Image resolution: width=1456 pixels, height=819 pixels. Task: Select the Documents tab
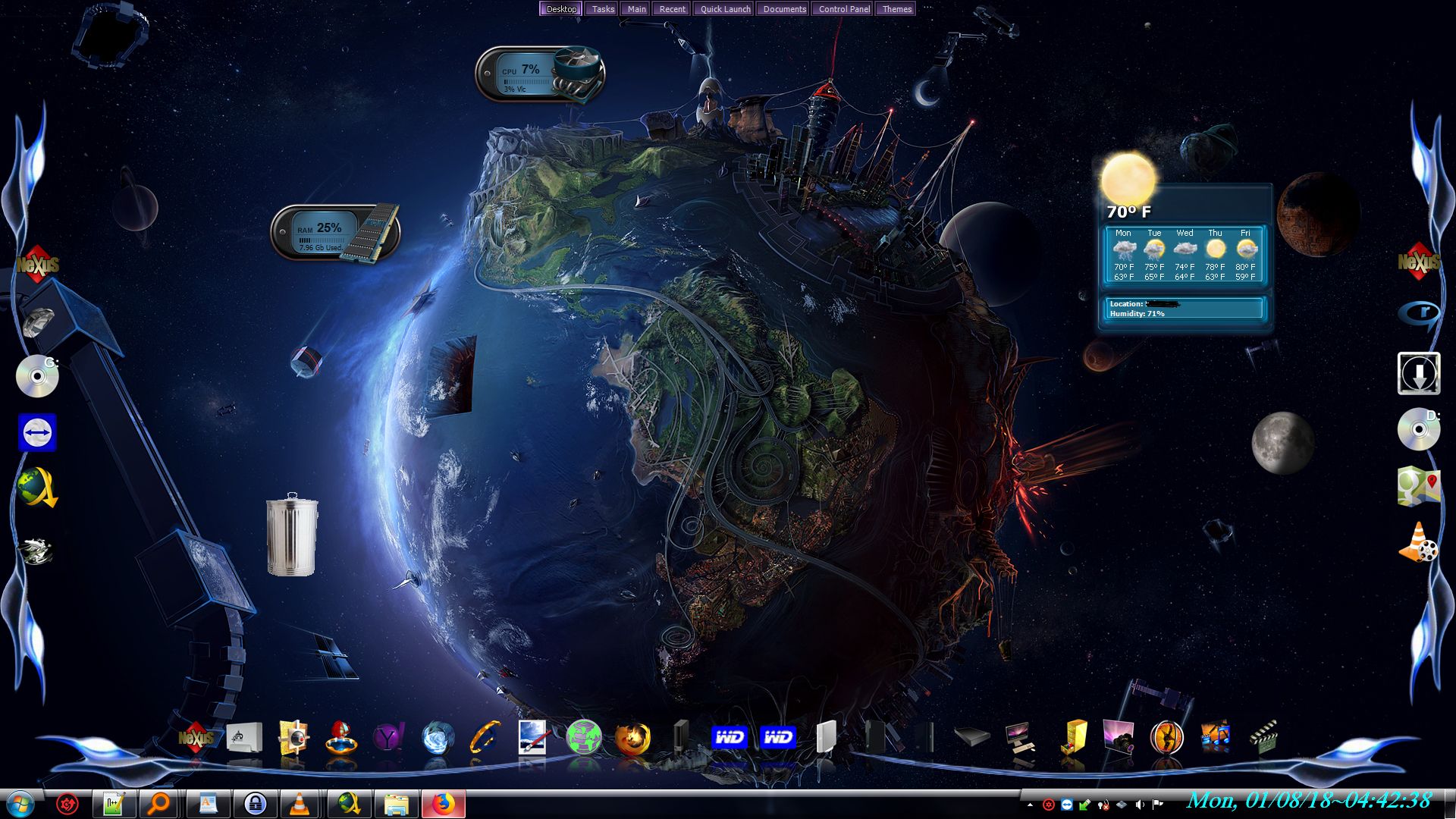[784, 9]
